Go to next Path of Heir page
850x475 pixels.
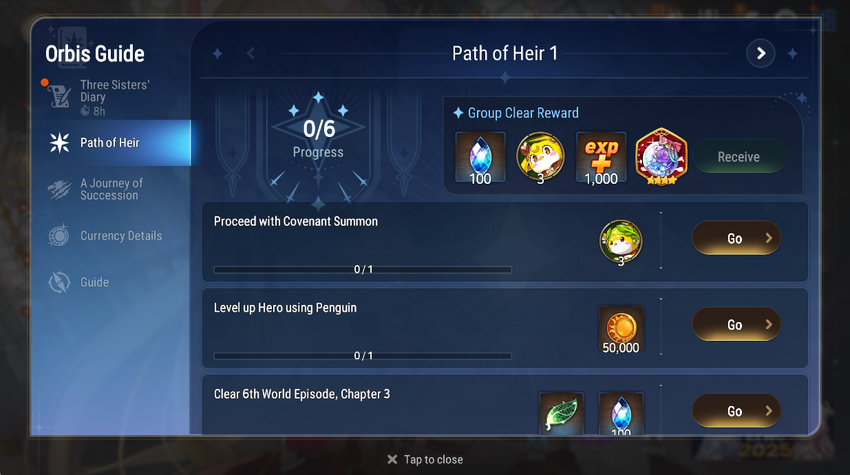(761, 53)
